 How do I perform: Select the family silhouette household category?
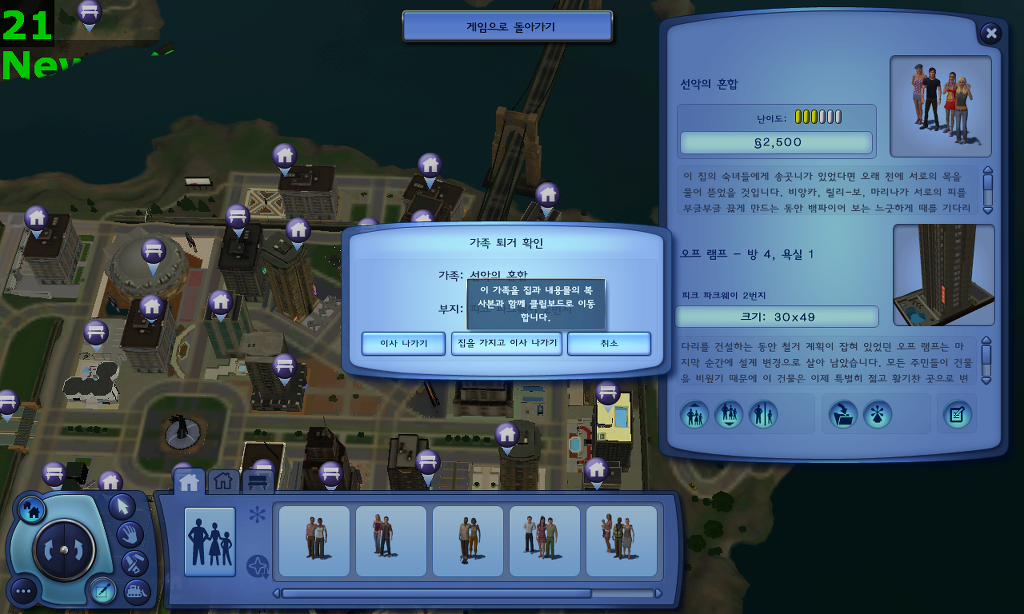tap(210, 541)
